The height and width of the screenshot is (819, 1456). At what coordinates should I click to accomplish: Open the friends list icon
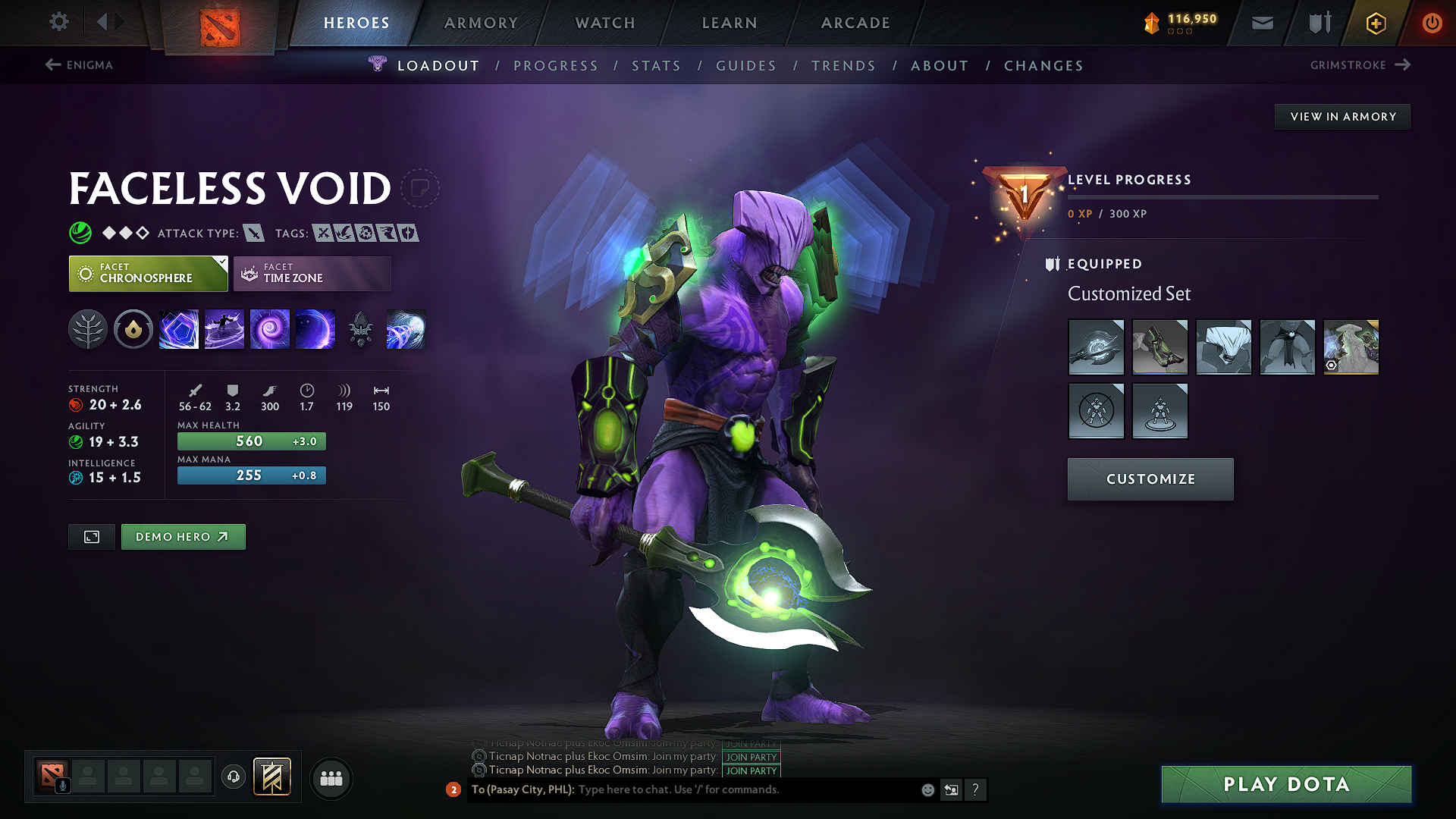click(331, 778)
